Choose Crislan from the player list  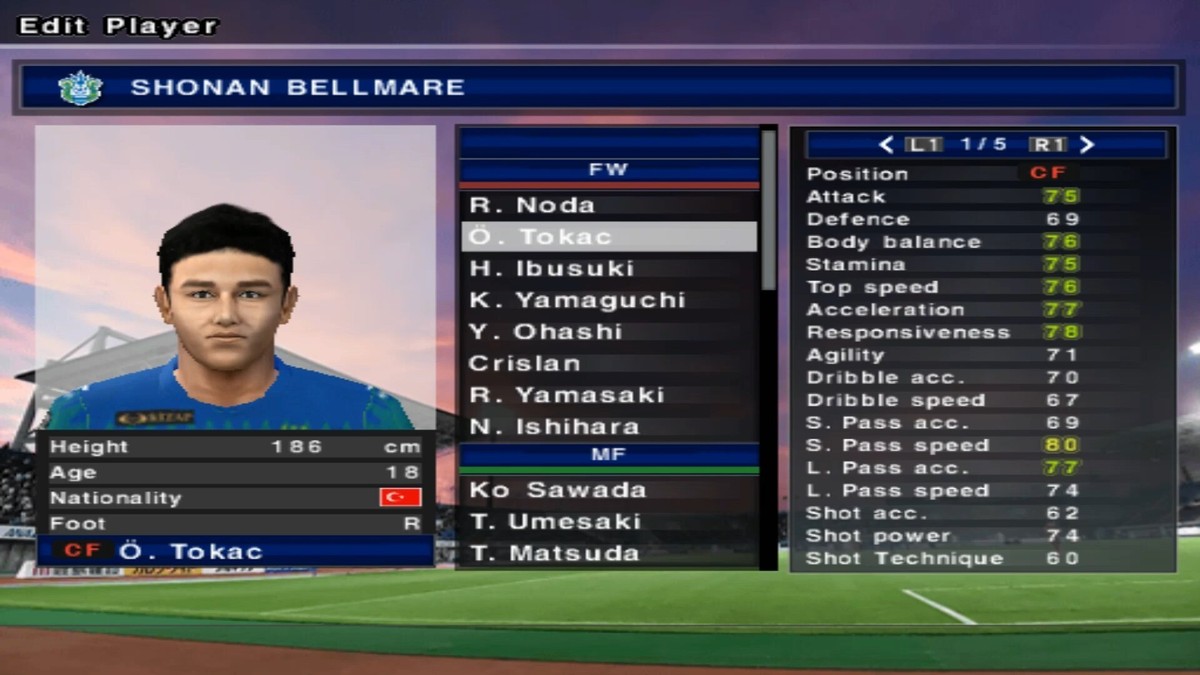click(608, 363)
